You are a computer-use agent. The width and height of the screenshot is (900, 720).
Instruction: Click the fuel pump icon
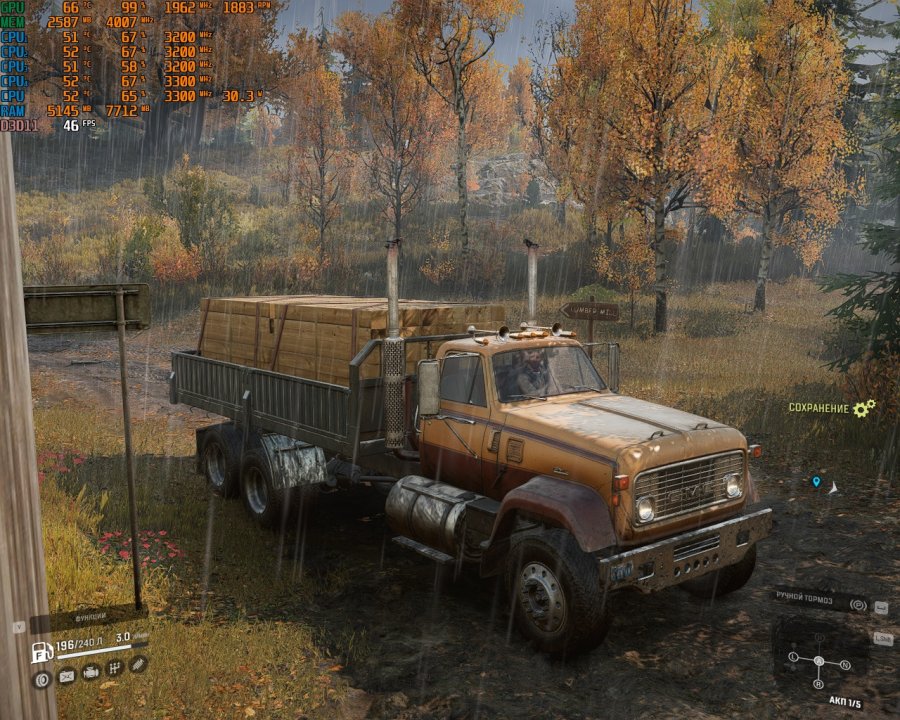tap(42, 652)
